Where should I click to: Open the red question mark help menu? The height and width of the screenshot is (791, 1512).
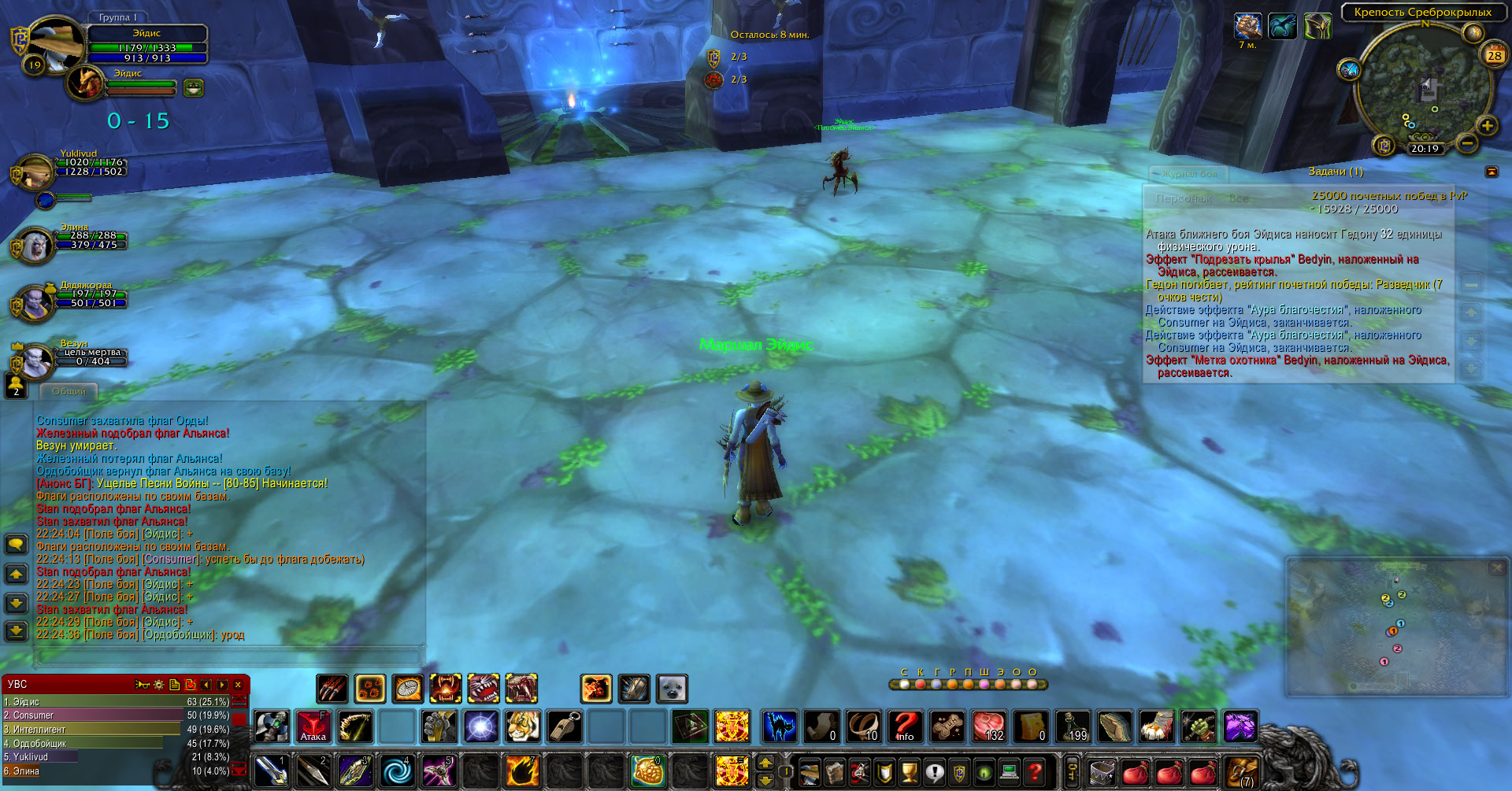click(x=1035, y=771)
